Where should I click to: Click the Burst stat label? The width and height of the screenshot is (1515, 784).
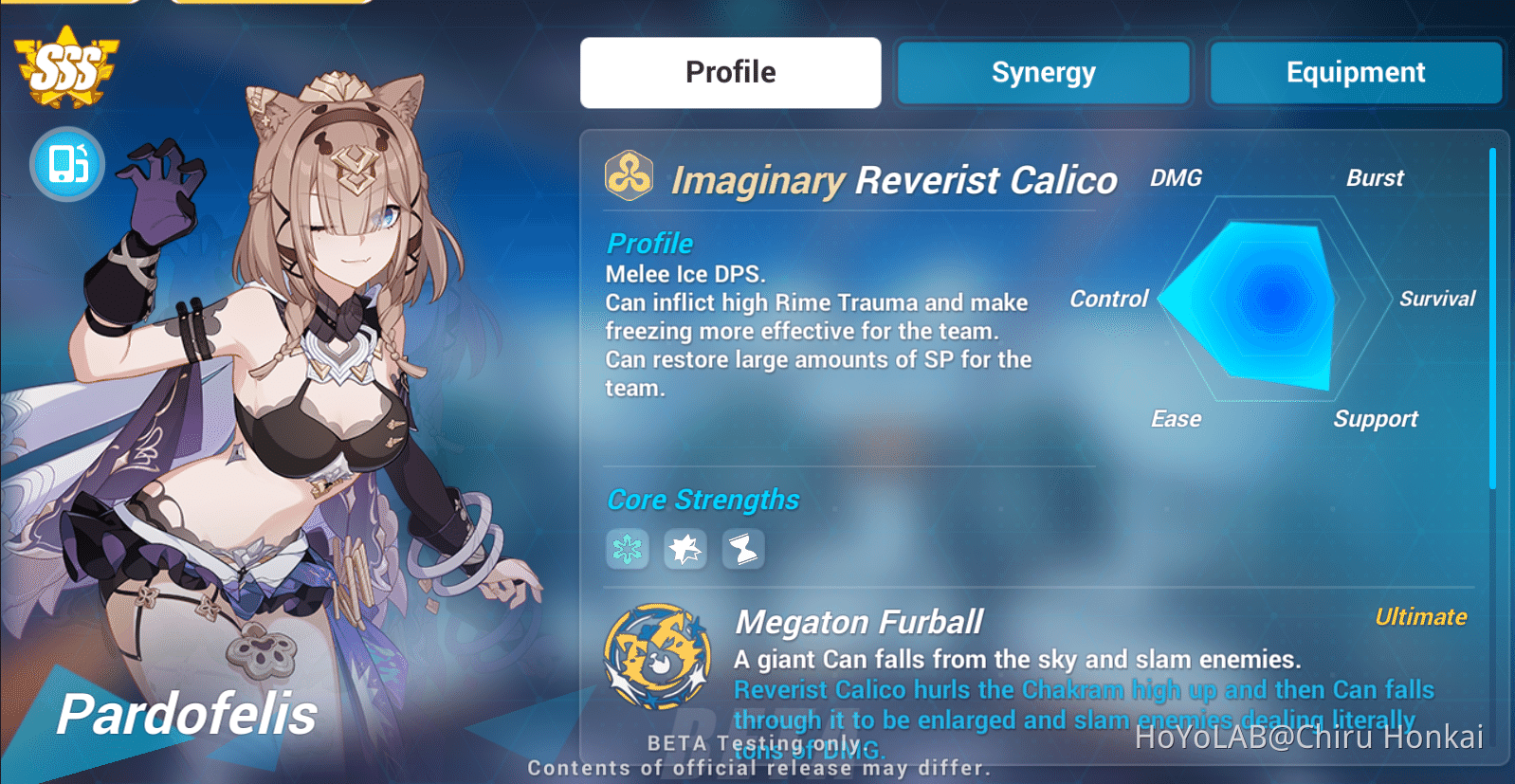(1376, 178)
